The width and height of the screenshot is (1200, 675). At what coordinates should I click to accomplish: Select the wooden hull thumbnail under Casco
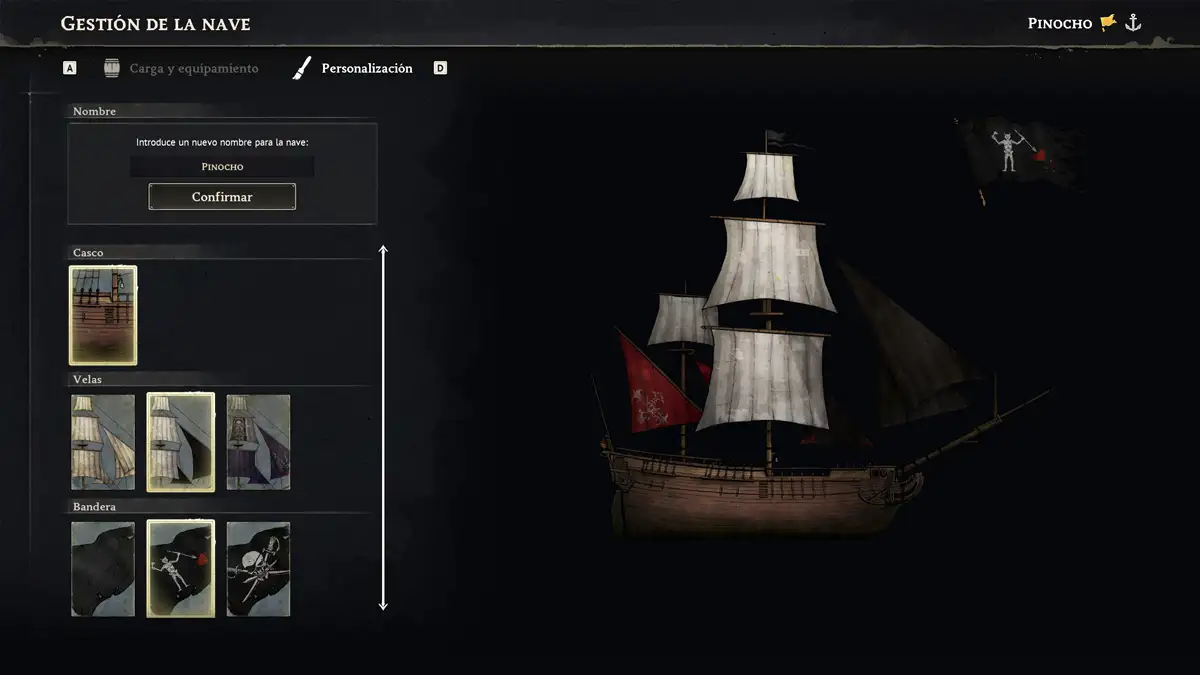pyautogui.click(x=103, y=314)
